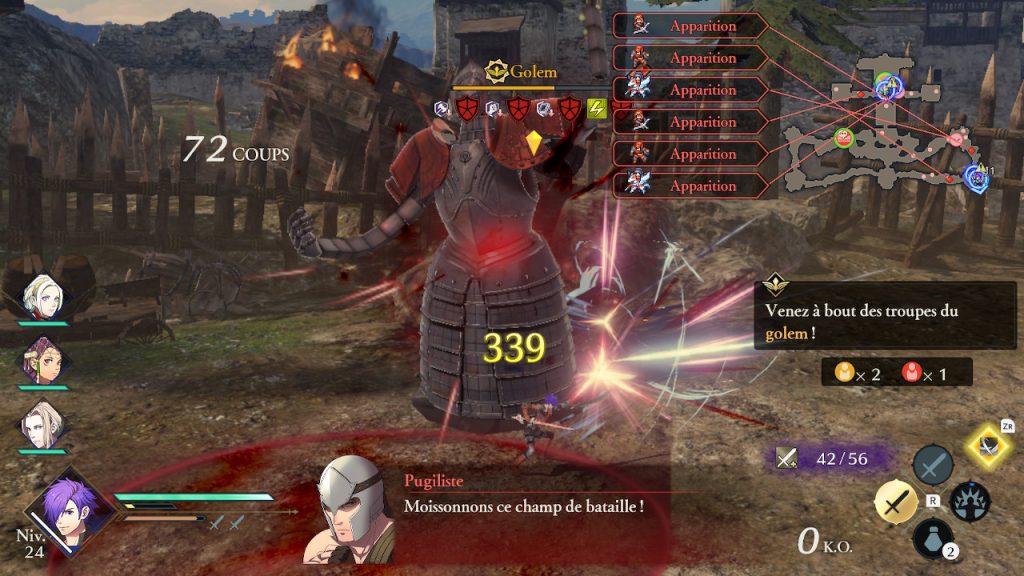Use the golden sword attack icon
The width and height of the screenshot is (1024, 576).
tap(896, 502)
